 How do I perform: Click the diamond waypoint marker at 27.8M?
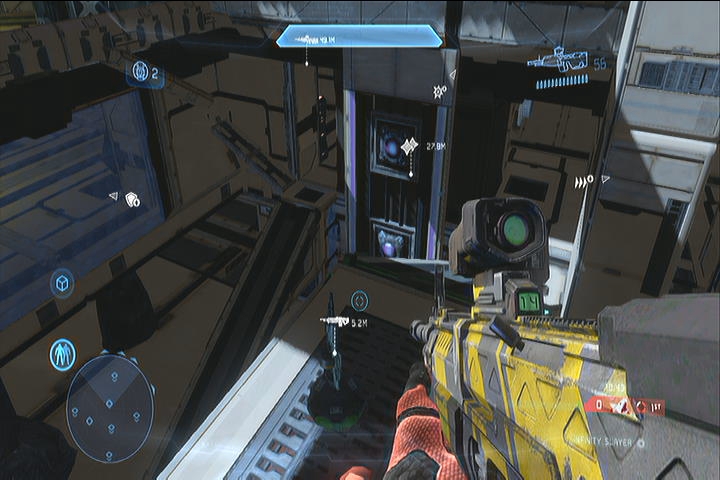tap(409, 148)
